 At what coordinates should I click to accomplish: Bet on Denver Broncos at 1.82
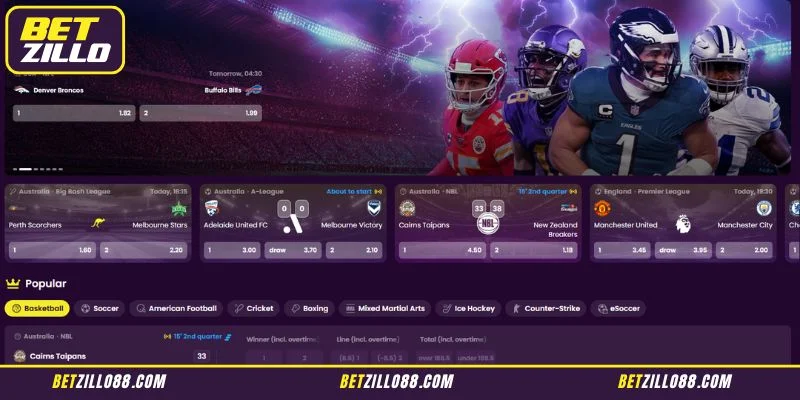pos(73,113)
